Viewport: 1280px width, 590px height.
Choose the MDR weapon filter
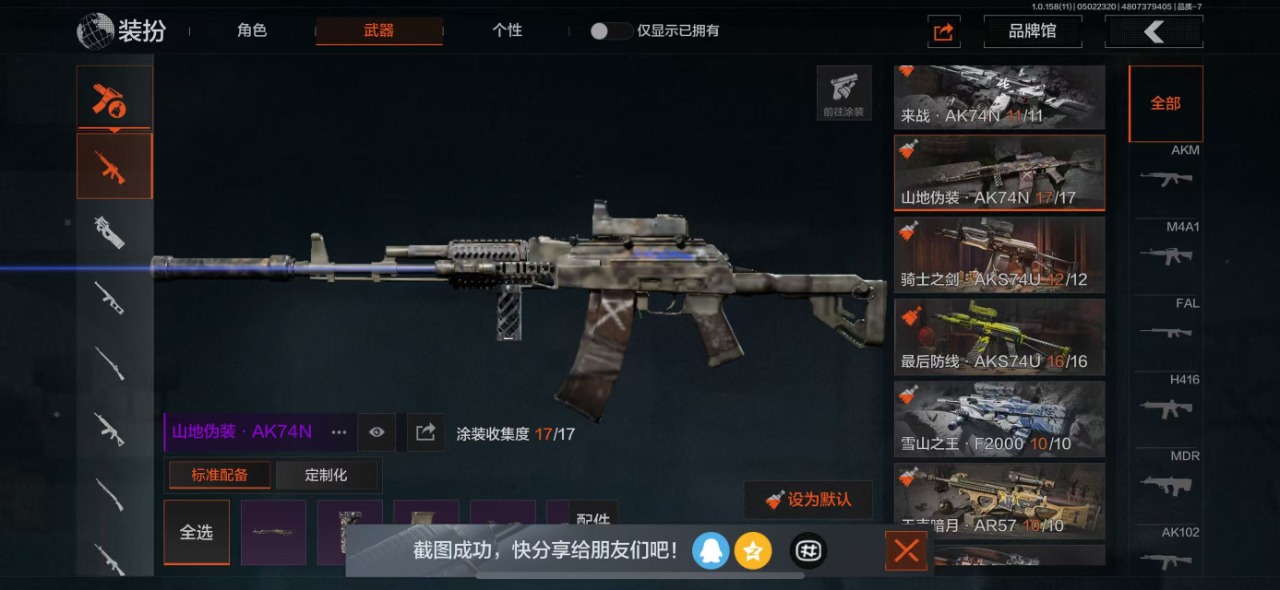[1166, 477]
